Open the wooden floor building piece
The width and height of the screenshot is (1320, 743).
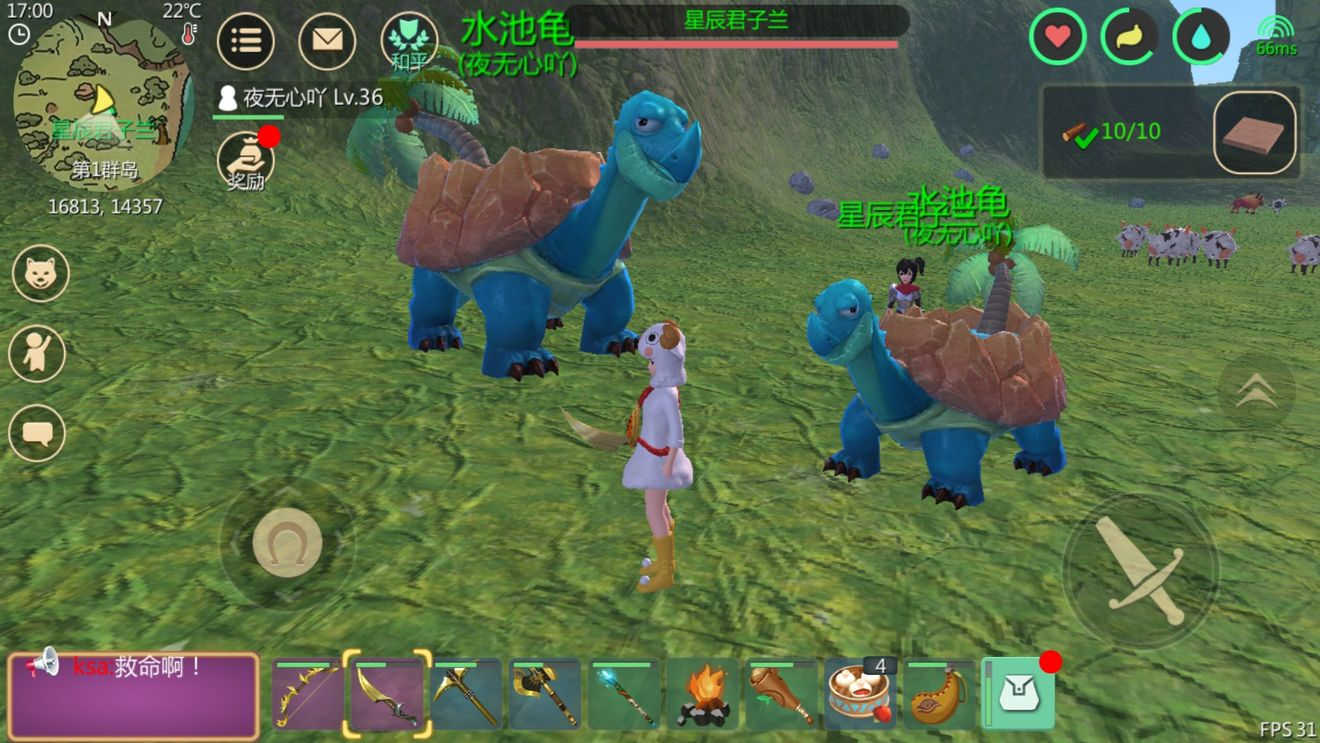click(x=1255, y=133)
